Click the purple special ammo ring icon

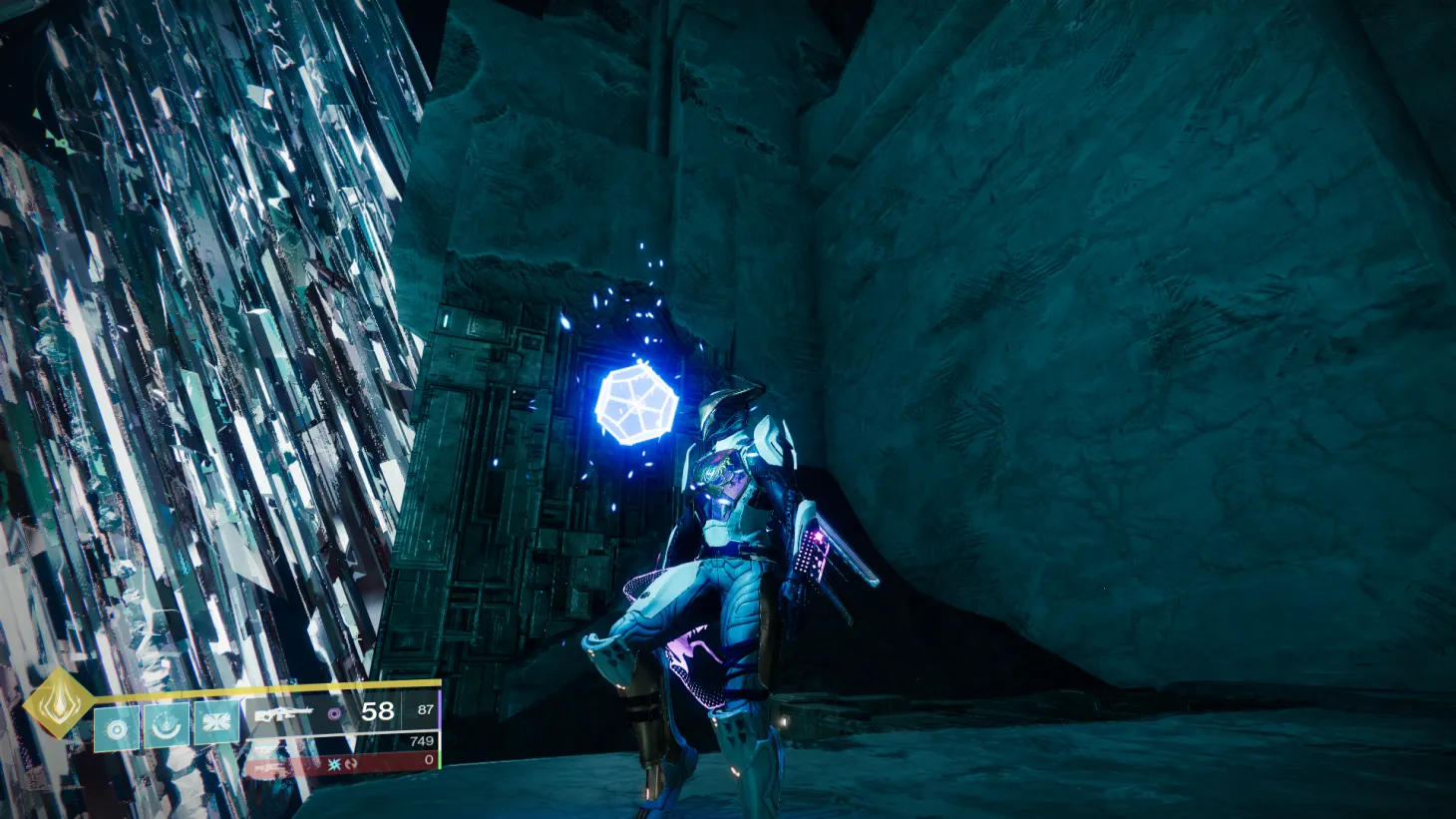[x=334, y=715]
